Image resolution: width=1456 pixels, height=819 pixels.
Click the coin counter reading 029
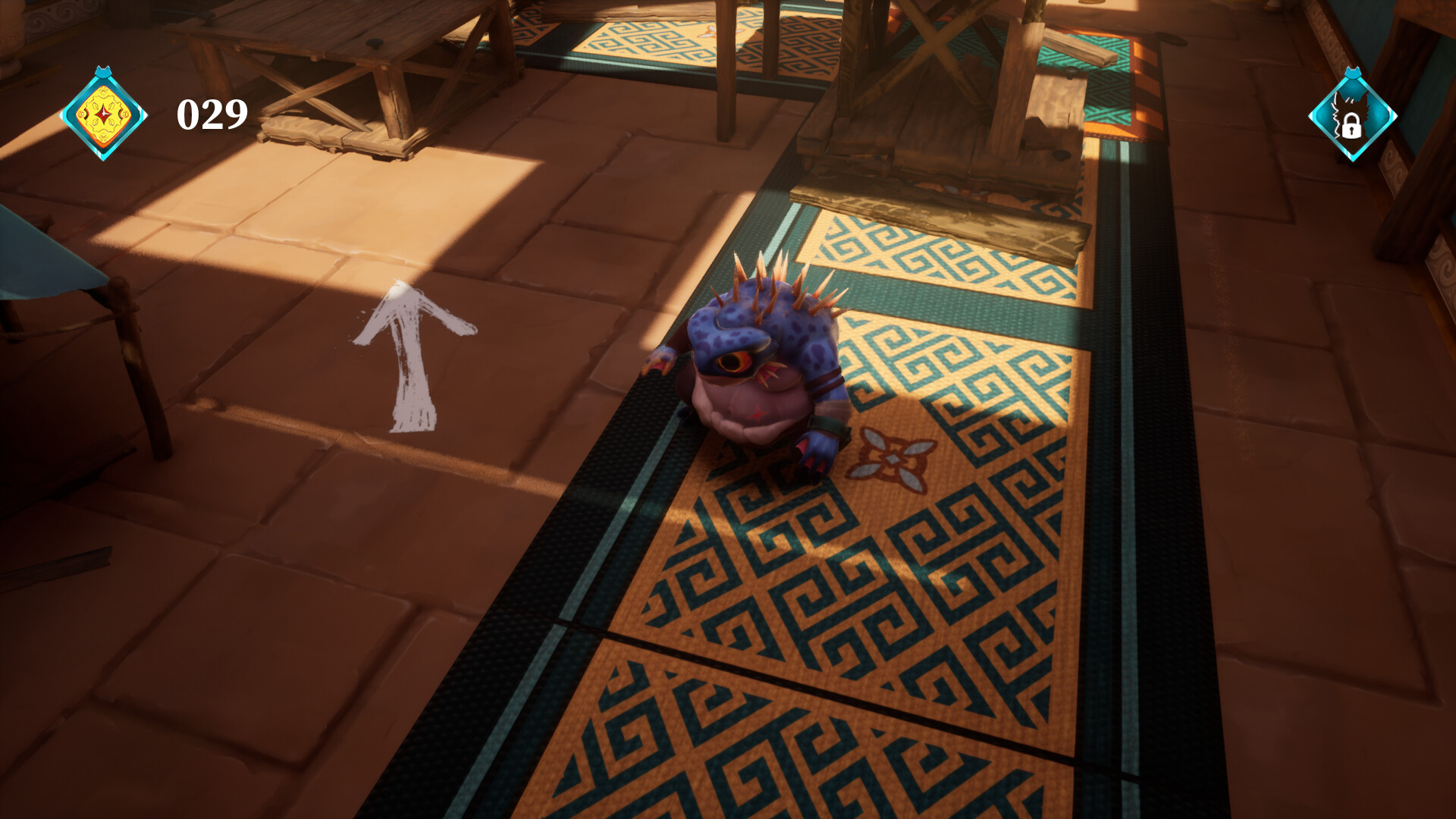tap(210, 114)
